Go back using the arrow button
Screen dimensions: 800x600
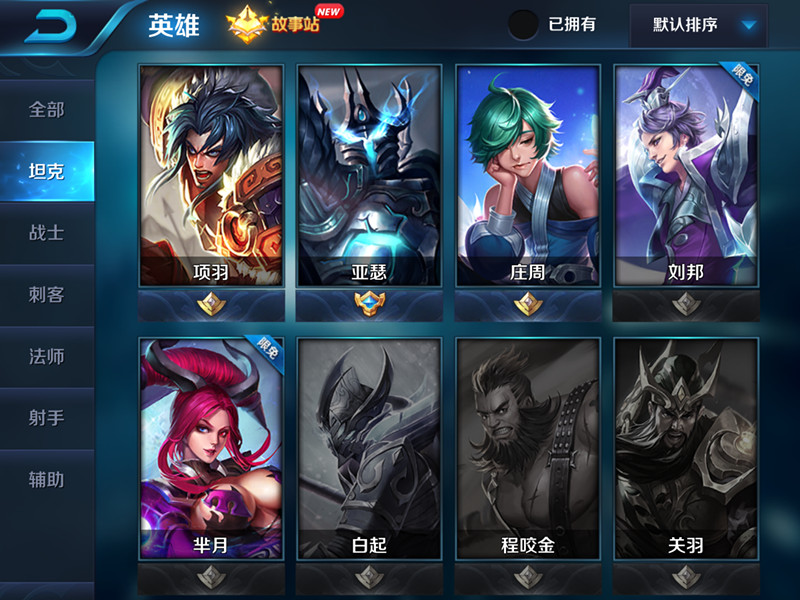coord(51,25)
